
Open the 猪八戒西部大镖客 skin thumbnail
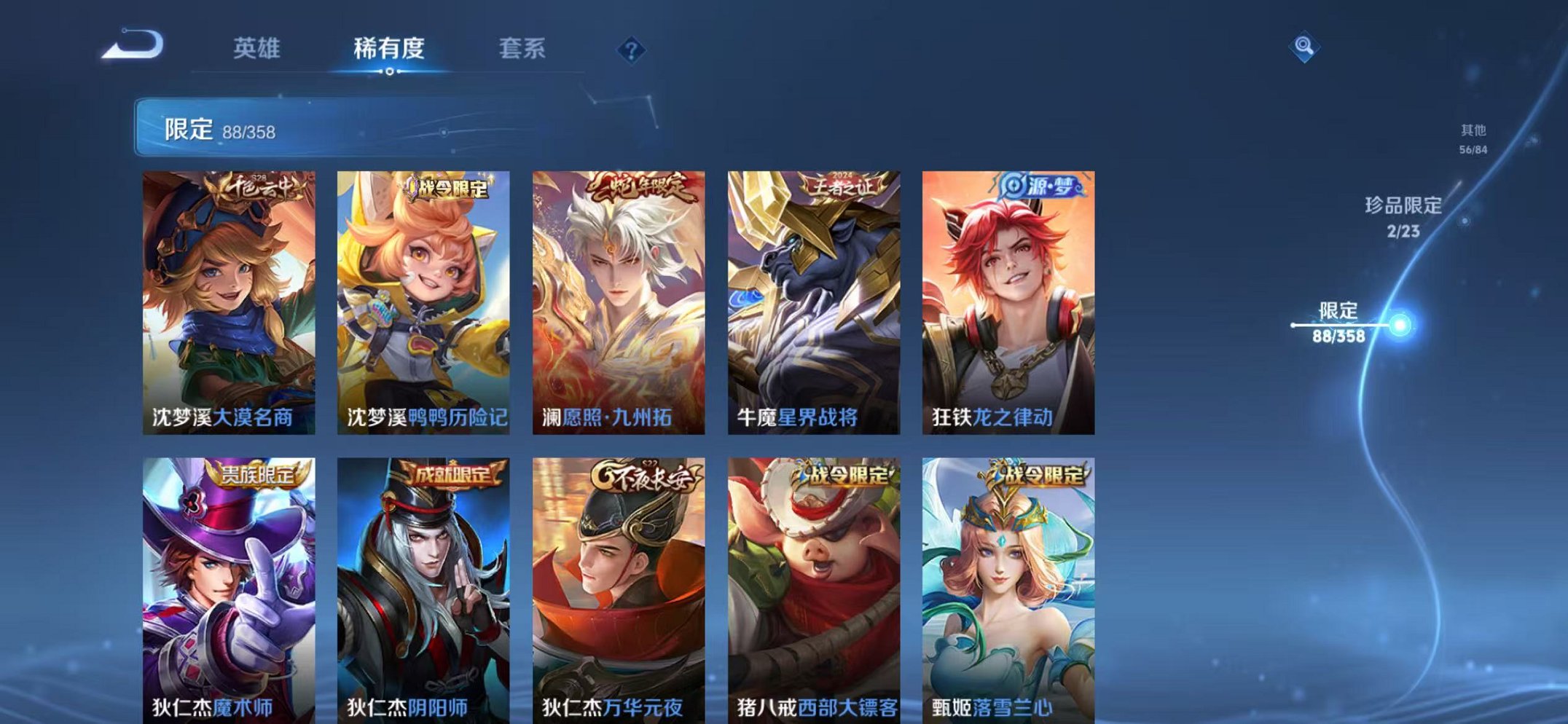(815, 583)
